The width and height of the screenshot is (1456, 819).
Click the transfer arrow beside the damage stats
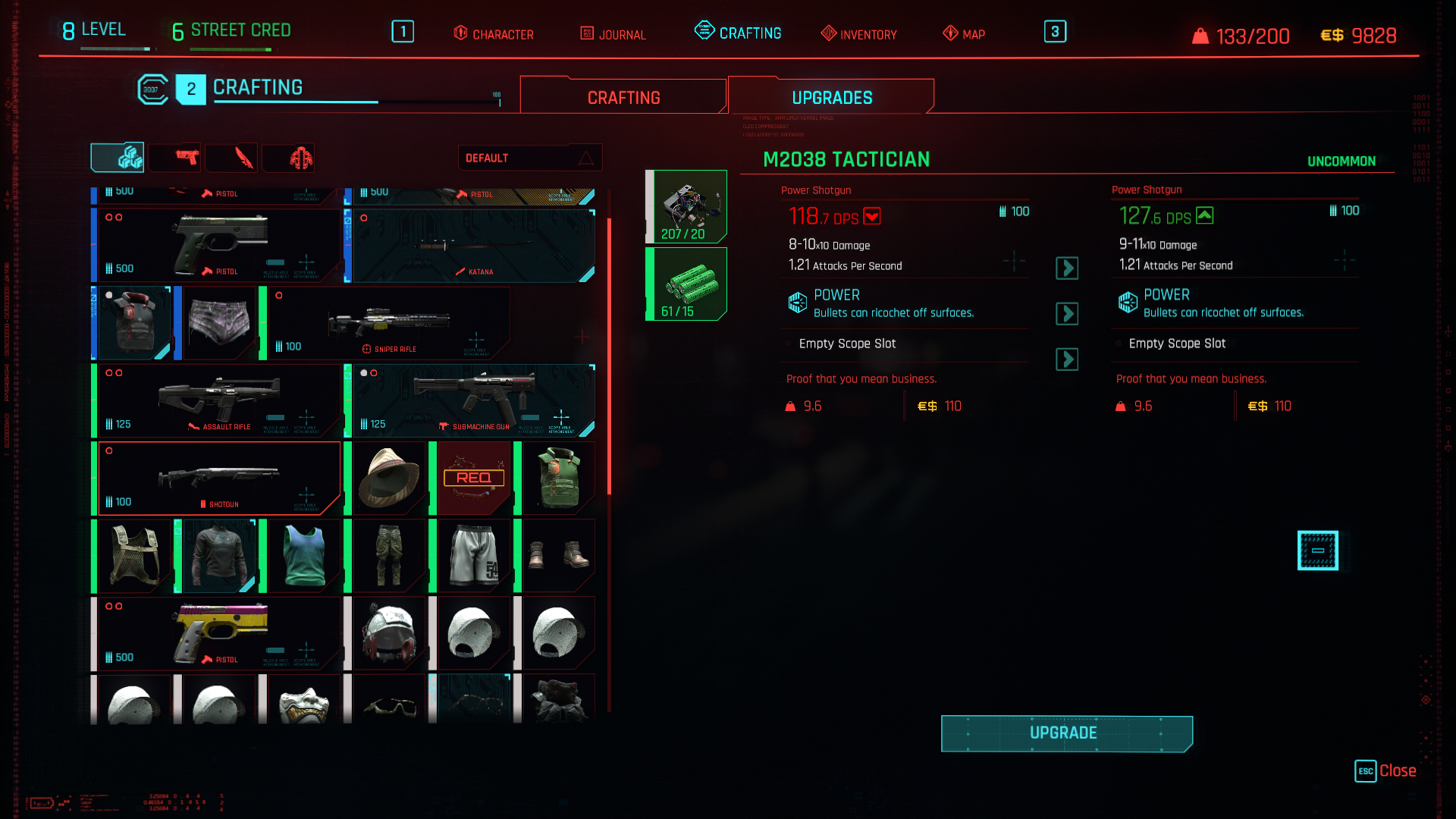point(1067,268)
